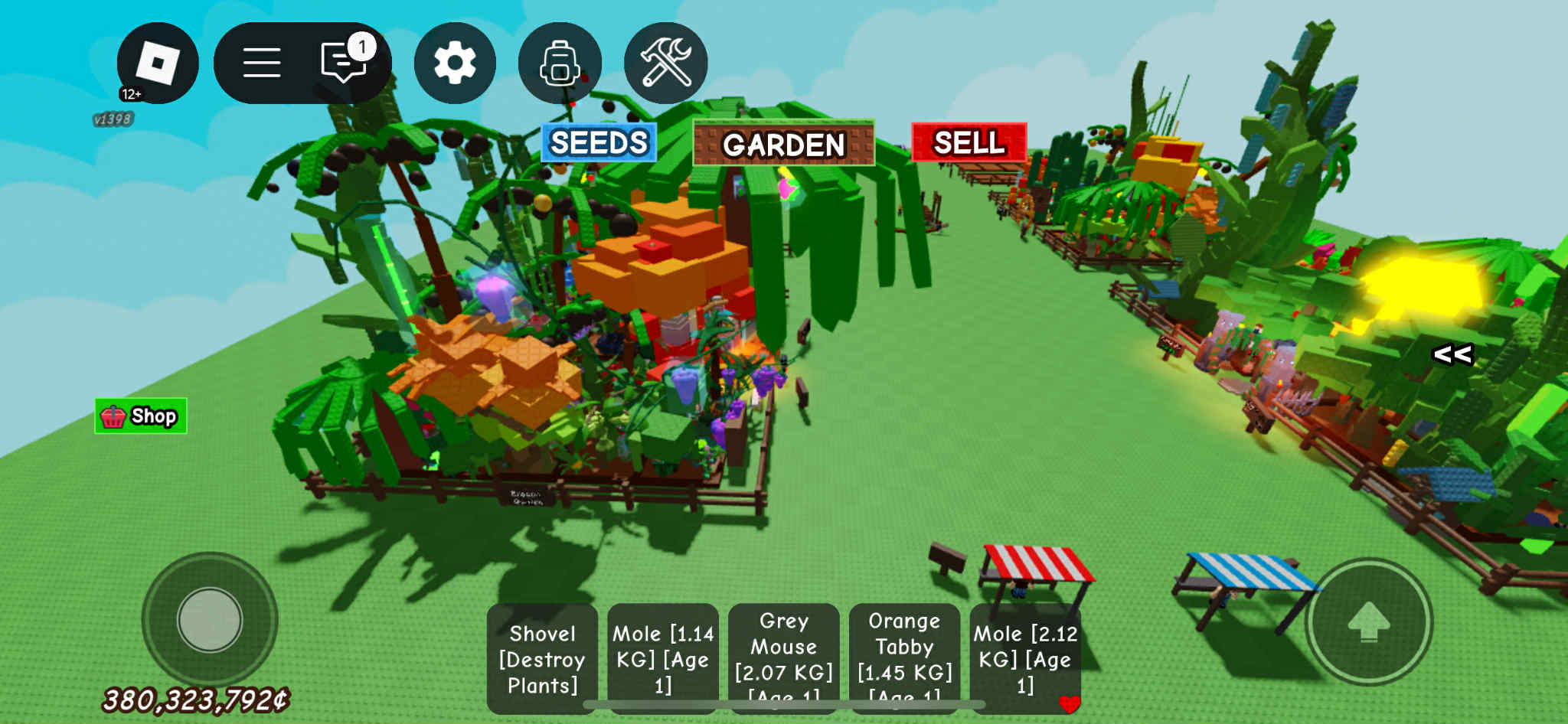The image size is (1568, 724).
Task: Open the Roblox logo menu
Action: (x=157, y=63)
